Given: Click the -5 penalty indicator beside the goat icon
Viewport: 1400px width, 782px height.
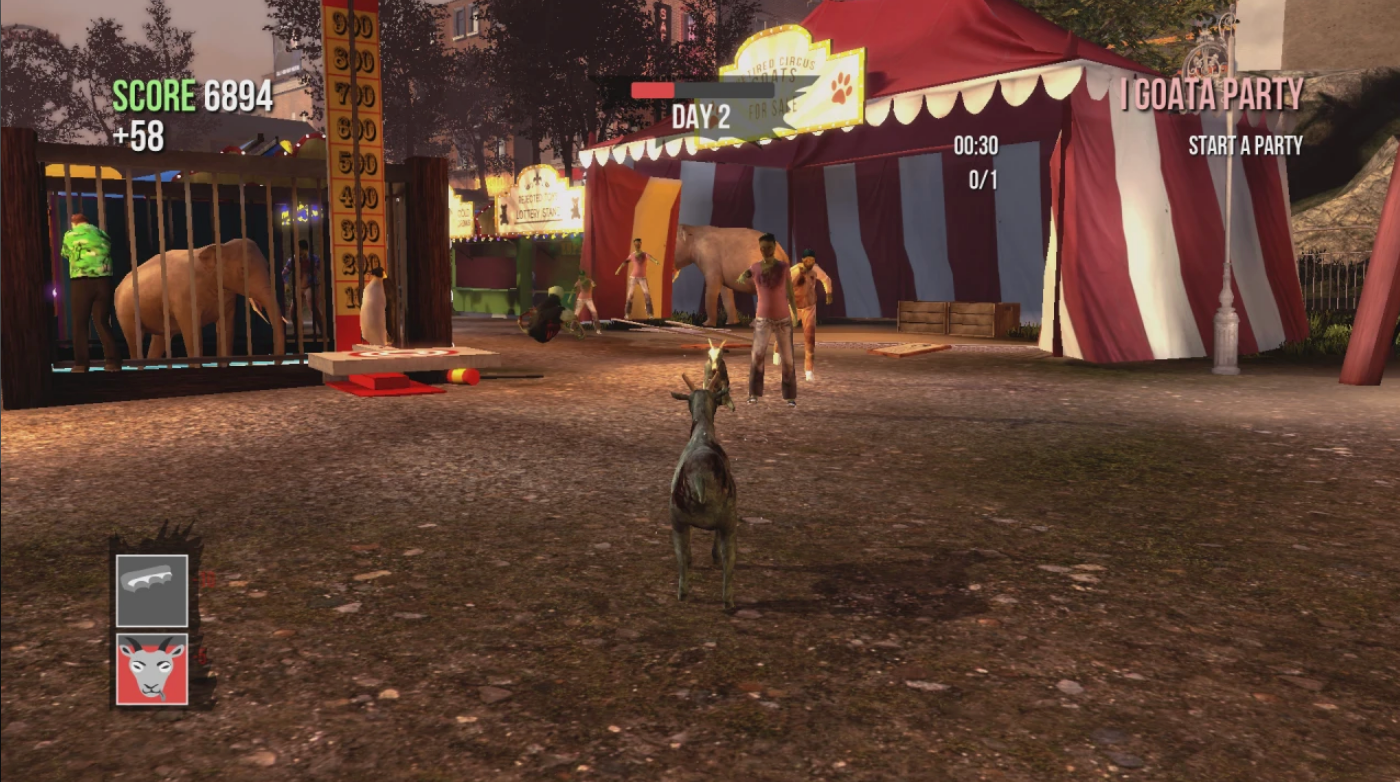Looking at the screenshot, I should click(x=200, y=656).
